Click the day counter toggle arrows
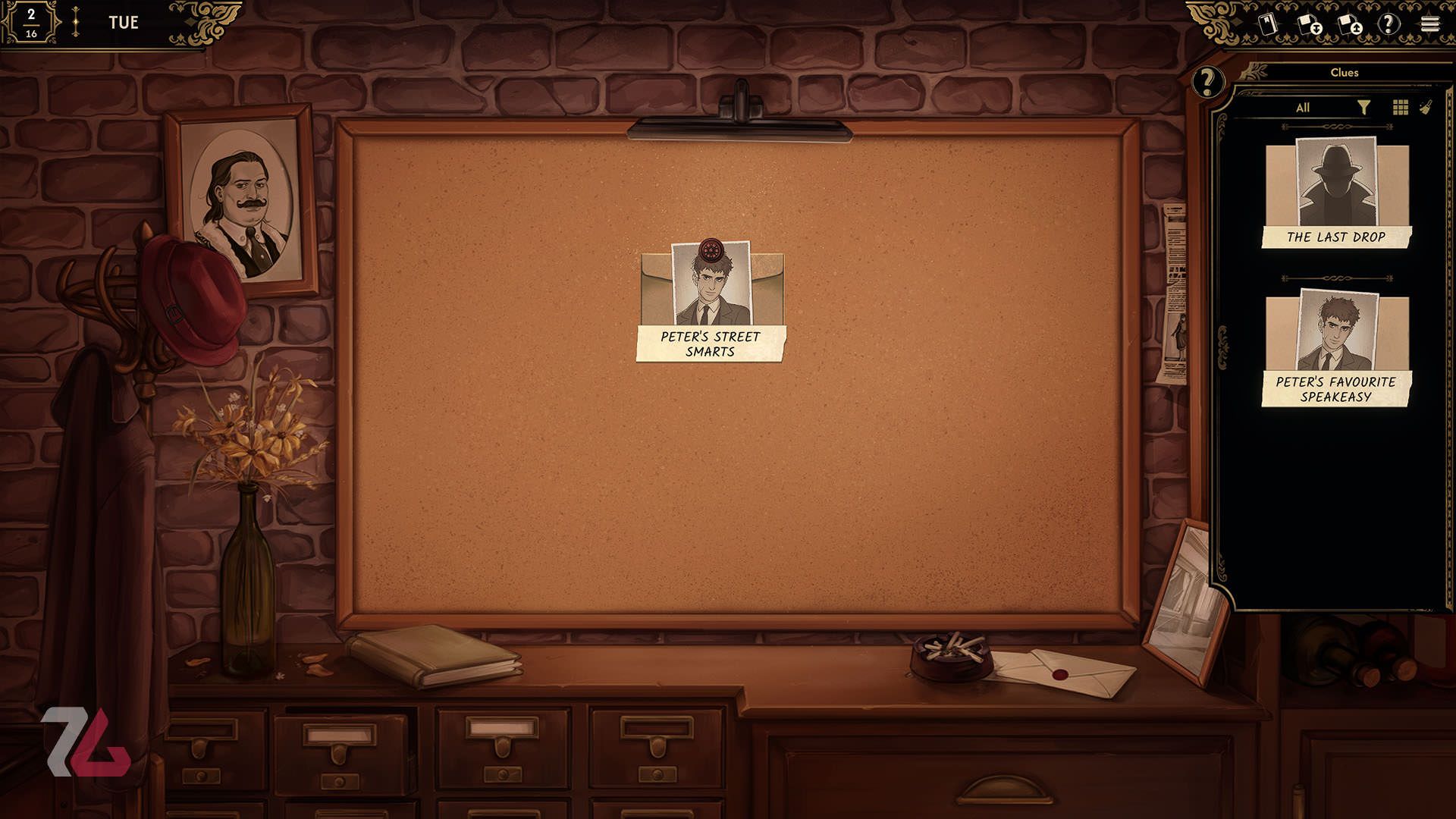 point(75,23)
